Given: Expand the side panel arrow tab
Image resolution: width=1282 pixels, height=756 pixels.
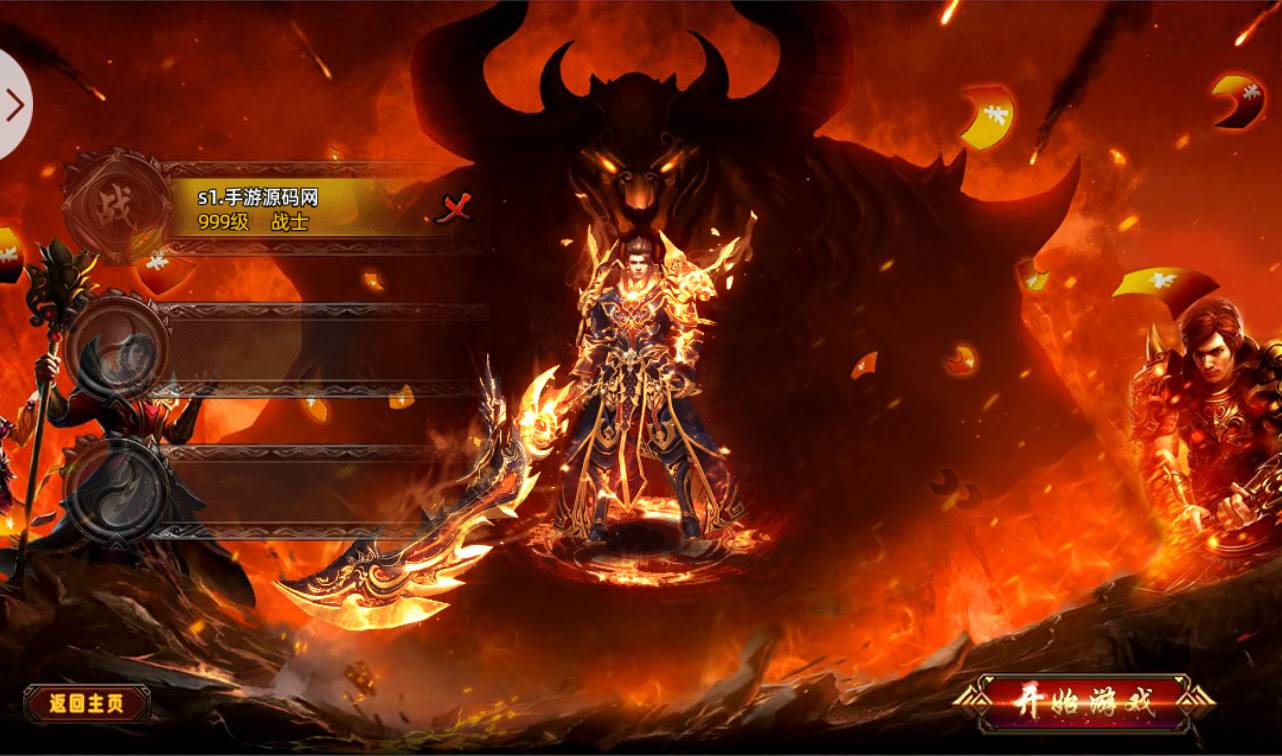Looking at the screenshot, I should 14,104.
